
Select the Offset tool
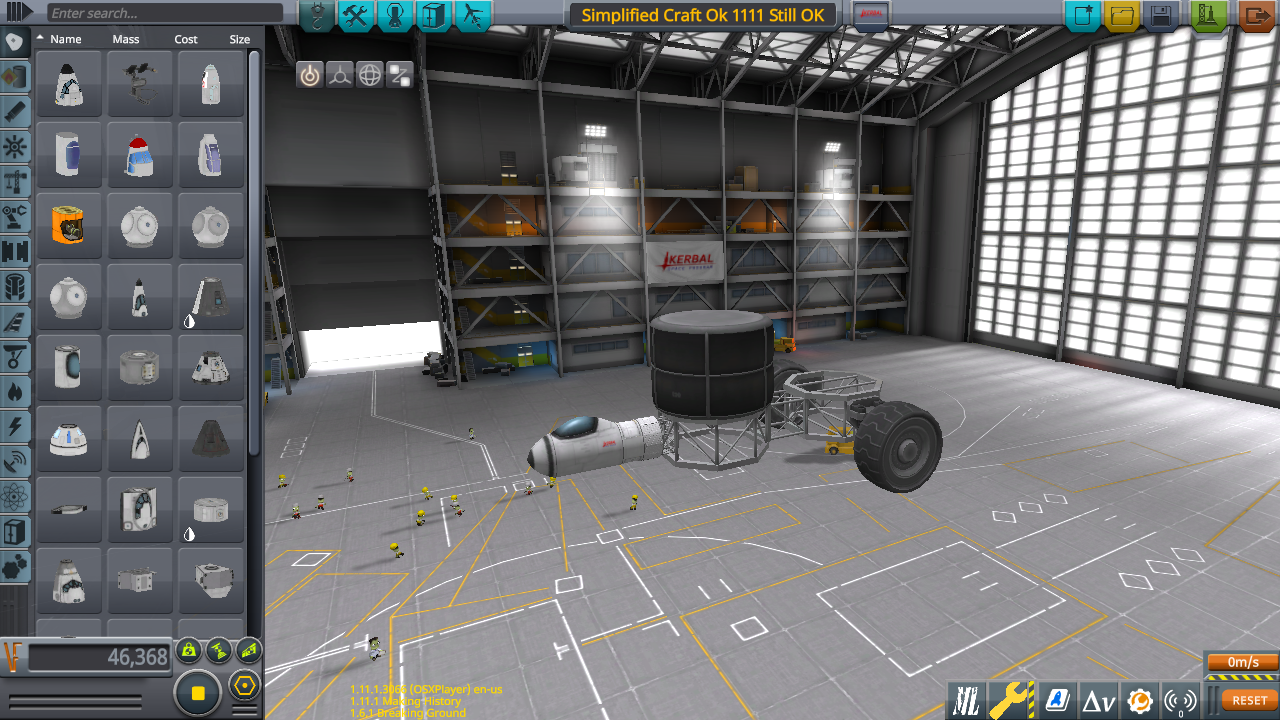point(338,74)
